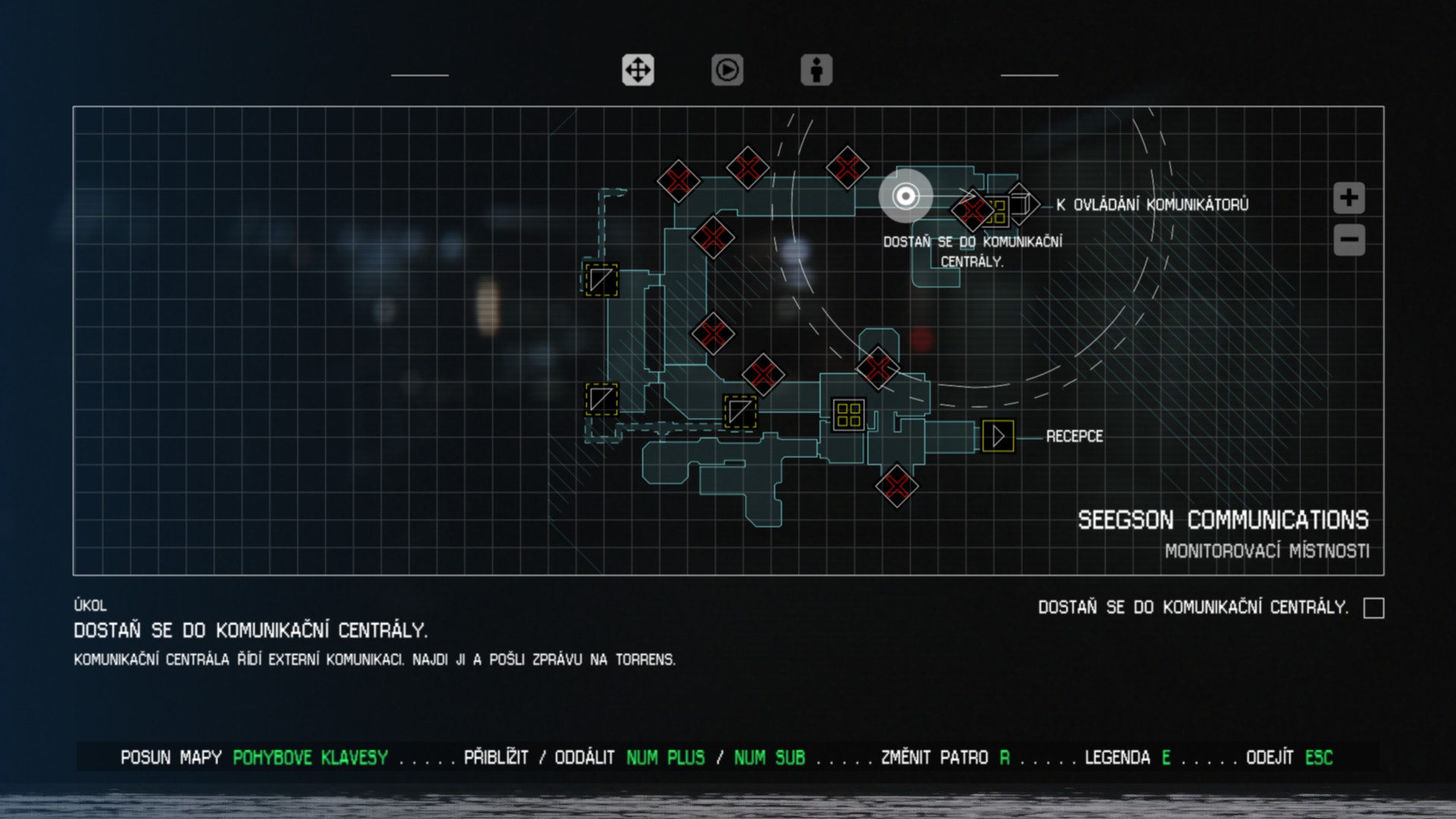Select the player character icon in toolbar
1456x819 pixels.
point(816,71)
